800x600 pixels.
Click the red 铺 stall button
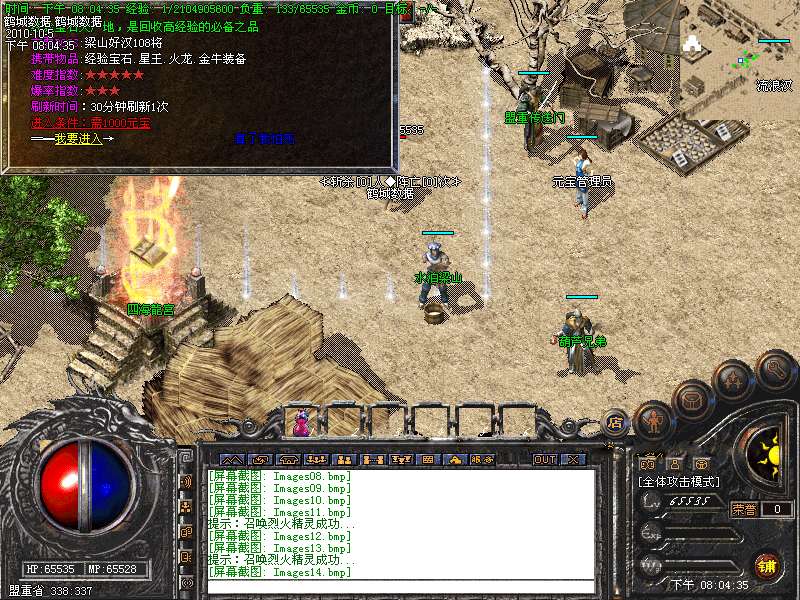pyautogui.click(x=767, y=563)
